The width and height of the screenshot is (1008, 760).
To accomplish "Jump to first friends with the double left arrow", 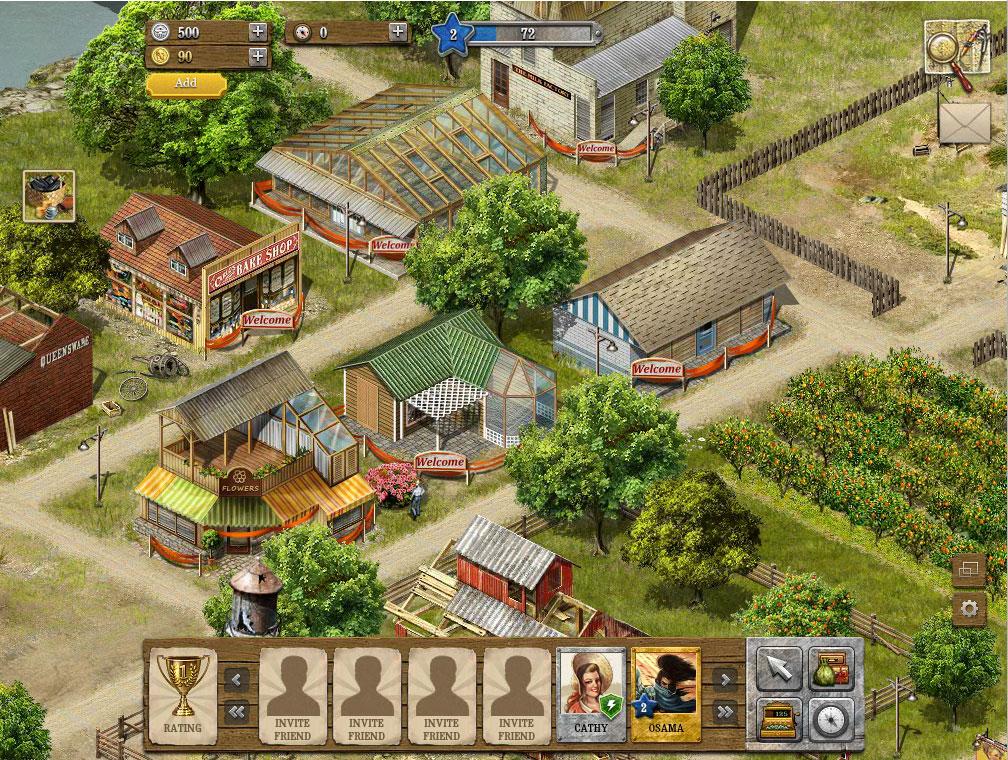I will [237, 712].
